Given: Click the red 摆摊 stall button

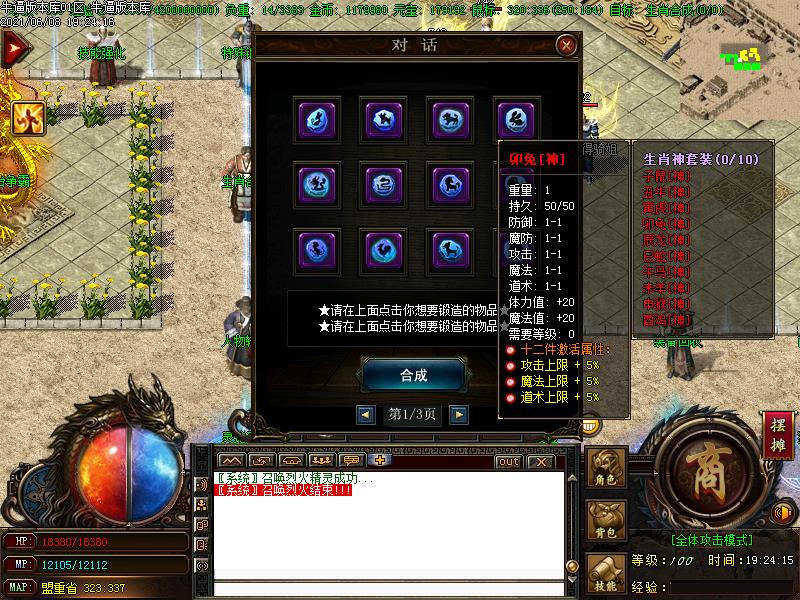Looking at the screenshot, I should point(778,432).
